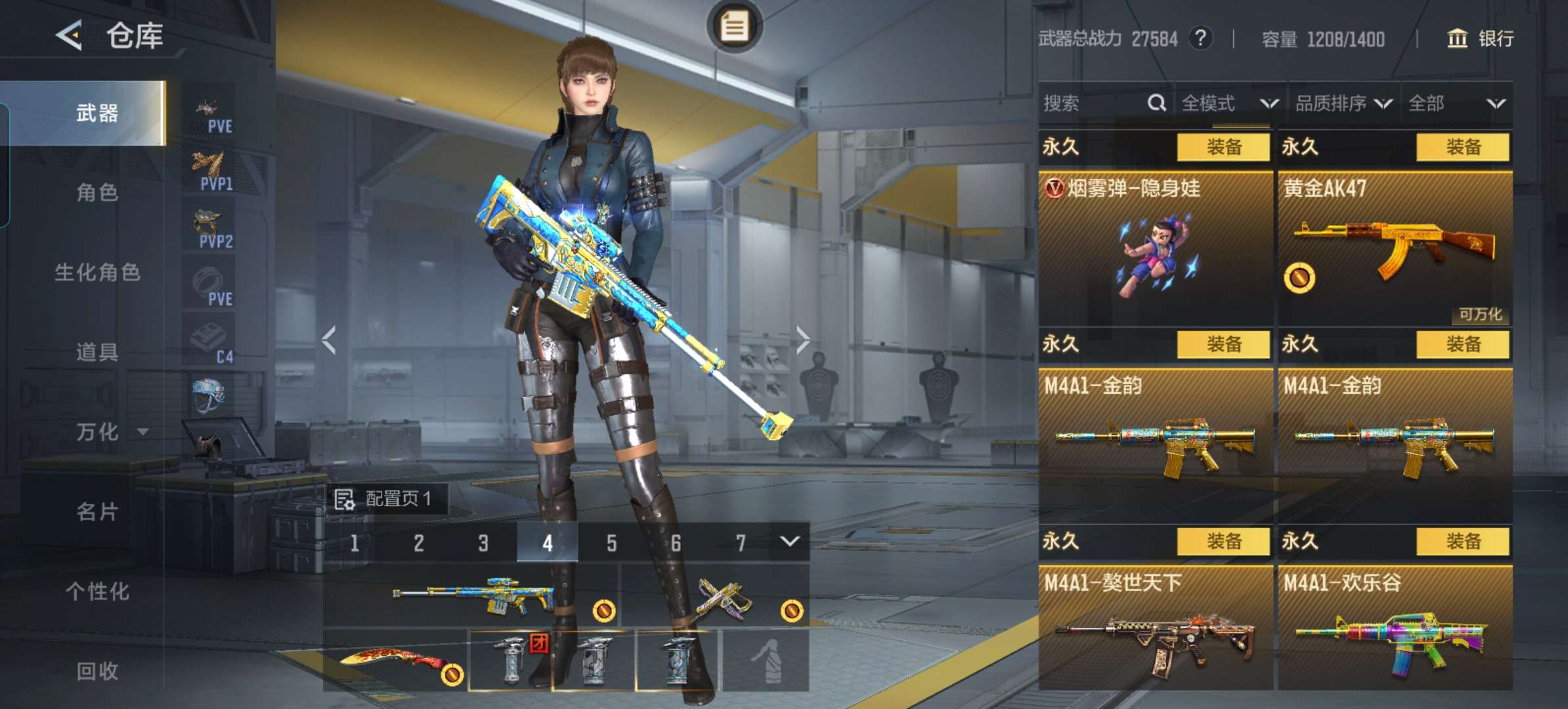Viewport: 1568px width, 709px height.
Task: Switch to loadout slot 5
Action: [611, 543]
